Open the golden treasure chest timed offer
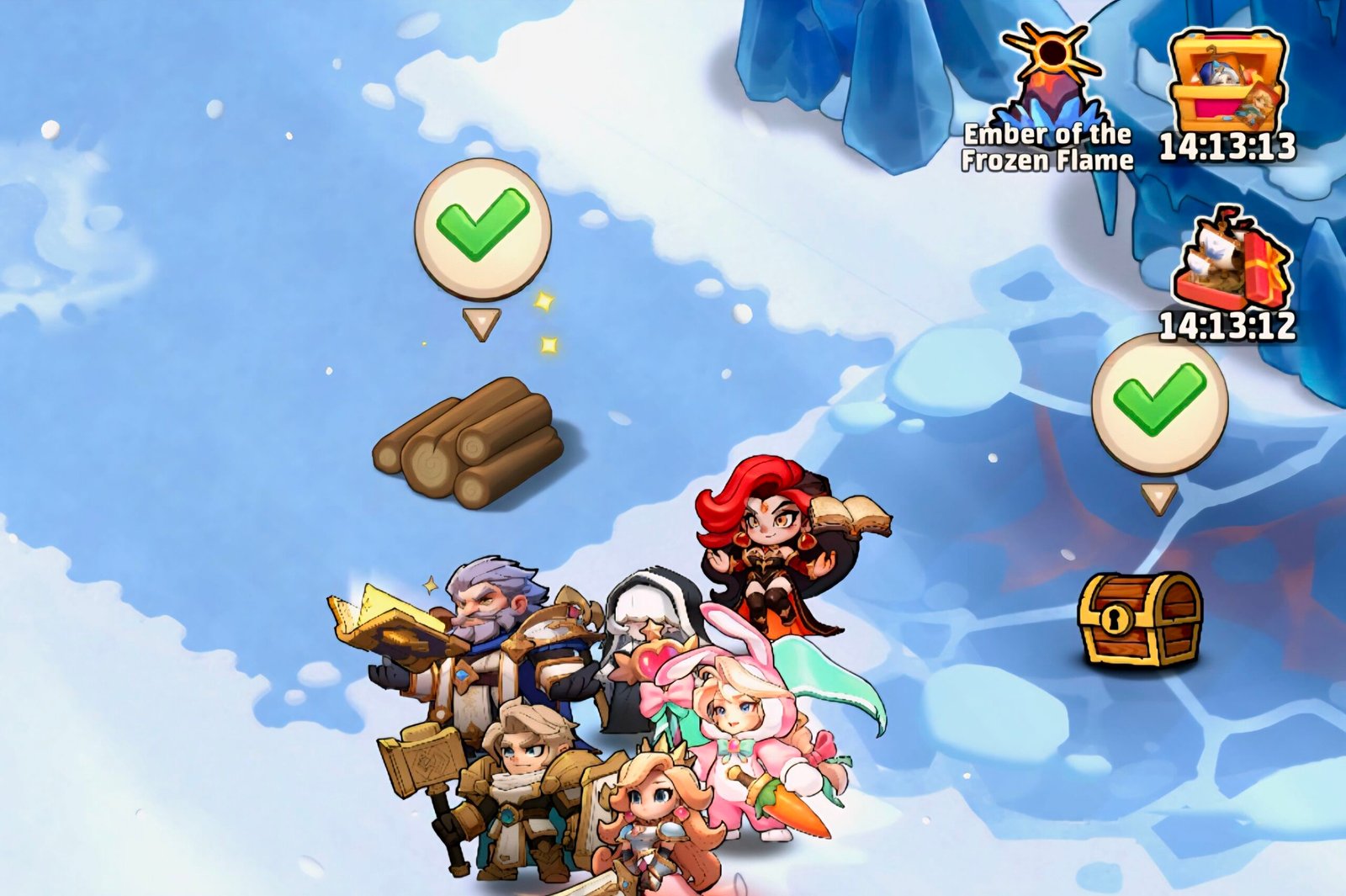The height and width of the screenshot is (896, 1346). coord(1228,84)
